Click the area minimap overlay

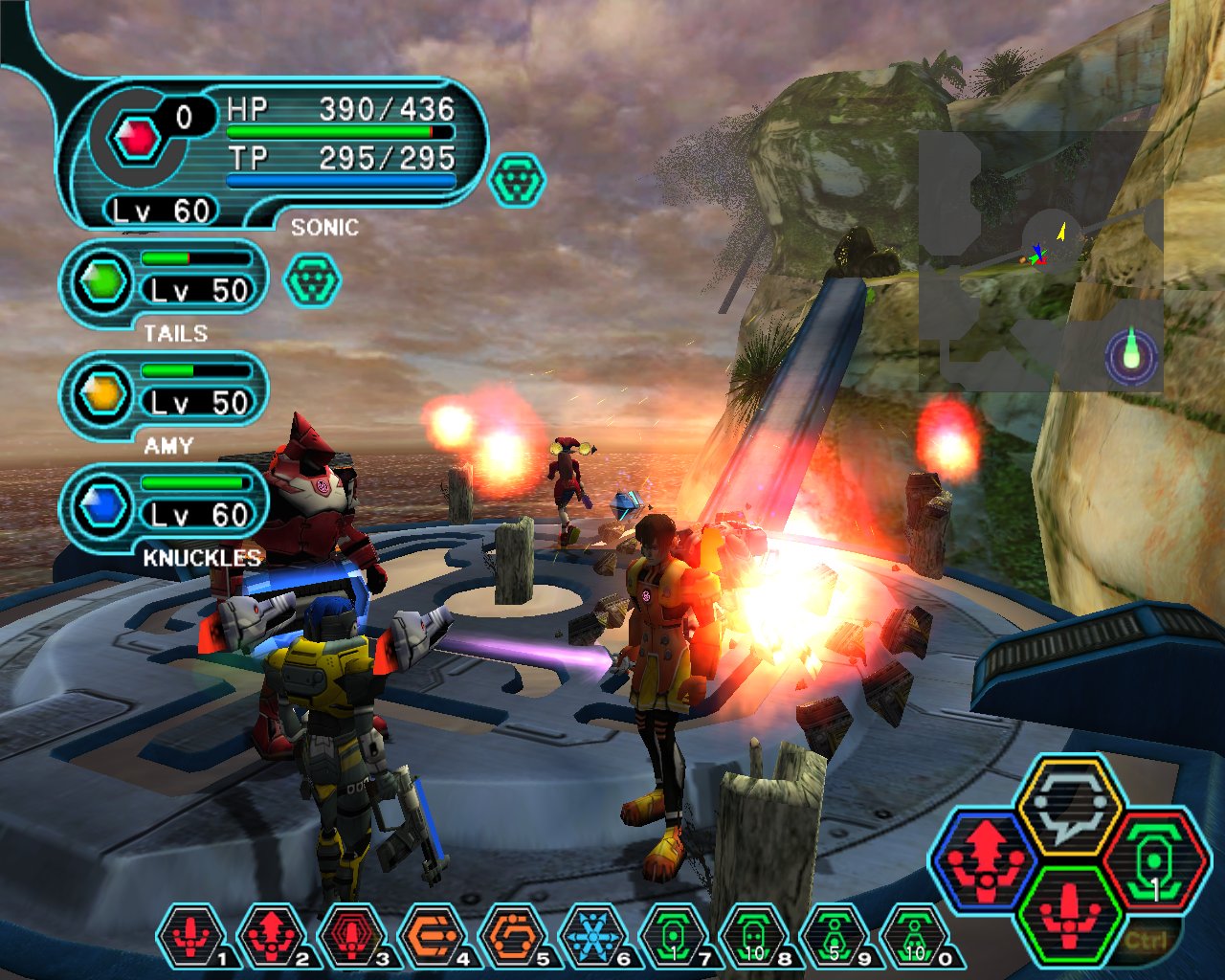1041,261
